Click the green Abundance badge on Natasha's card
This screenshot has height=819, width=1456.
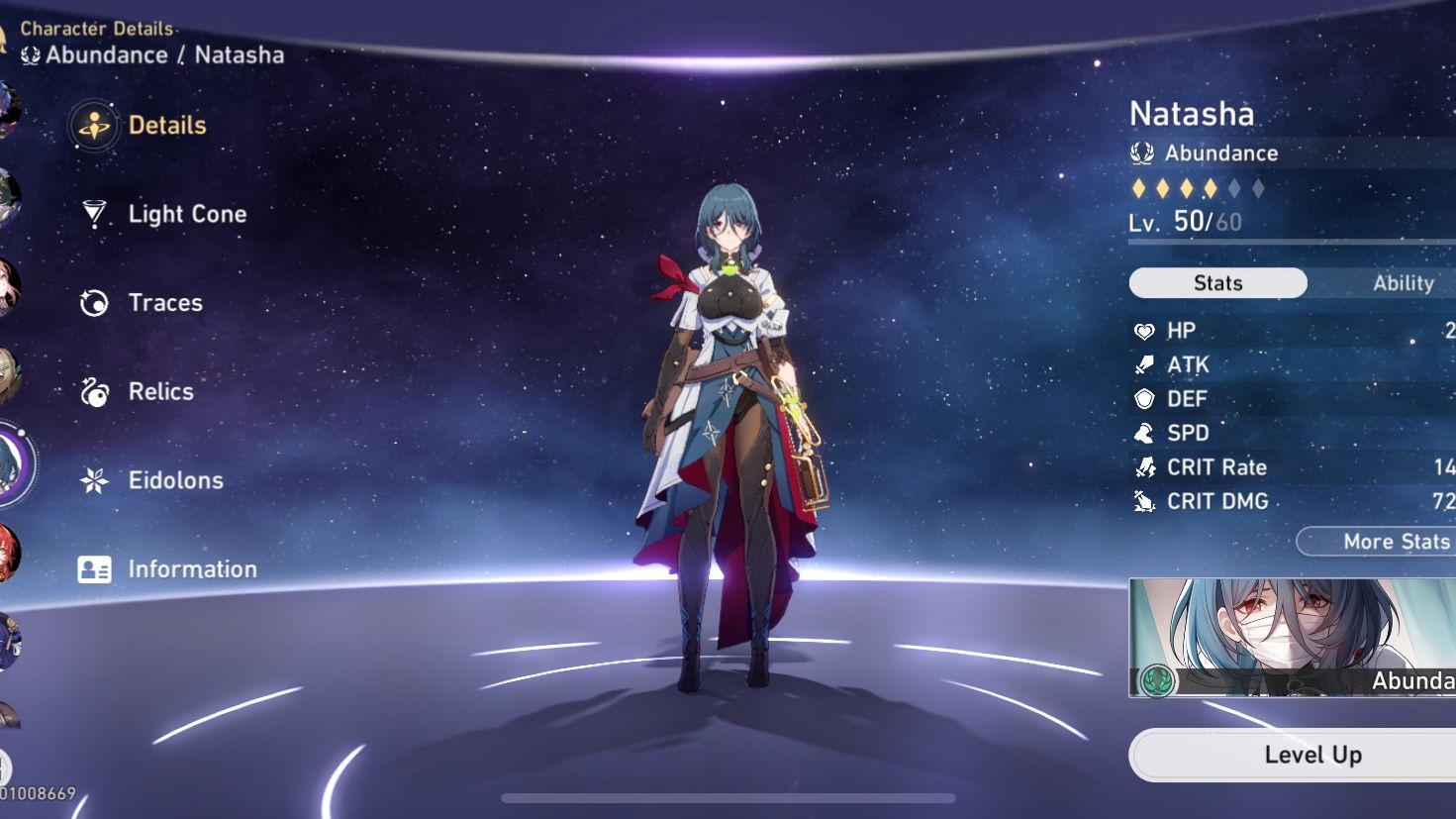[1158, 682]
